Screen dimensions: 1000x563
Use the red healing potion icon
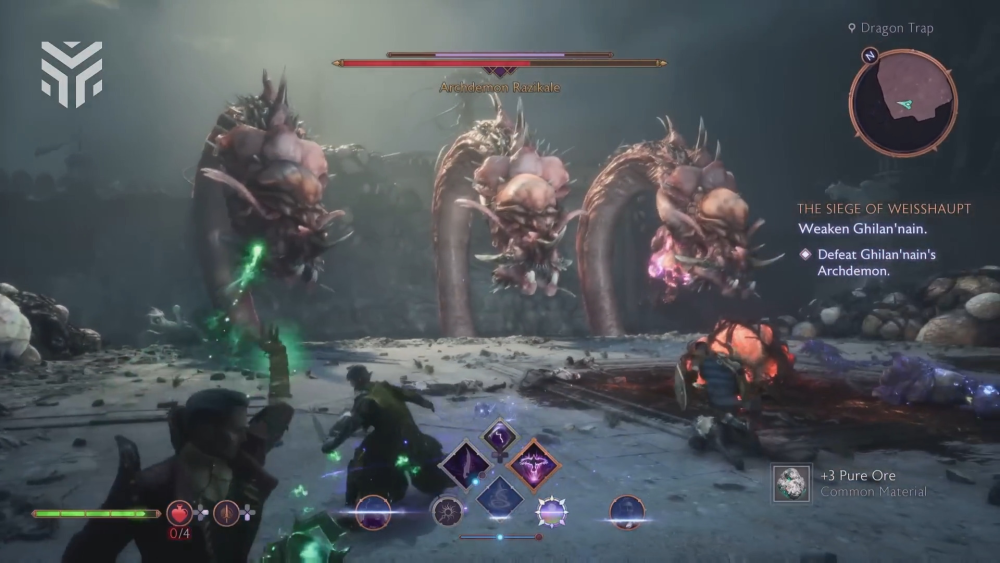pos(179,513)
